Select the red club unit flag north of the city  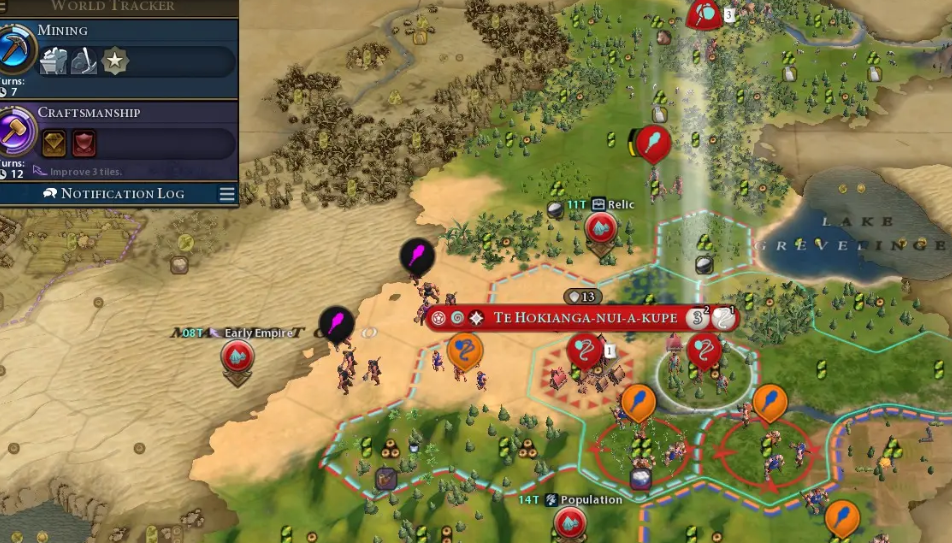click(x=653, y=143)
